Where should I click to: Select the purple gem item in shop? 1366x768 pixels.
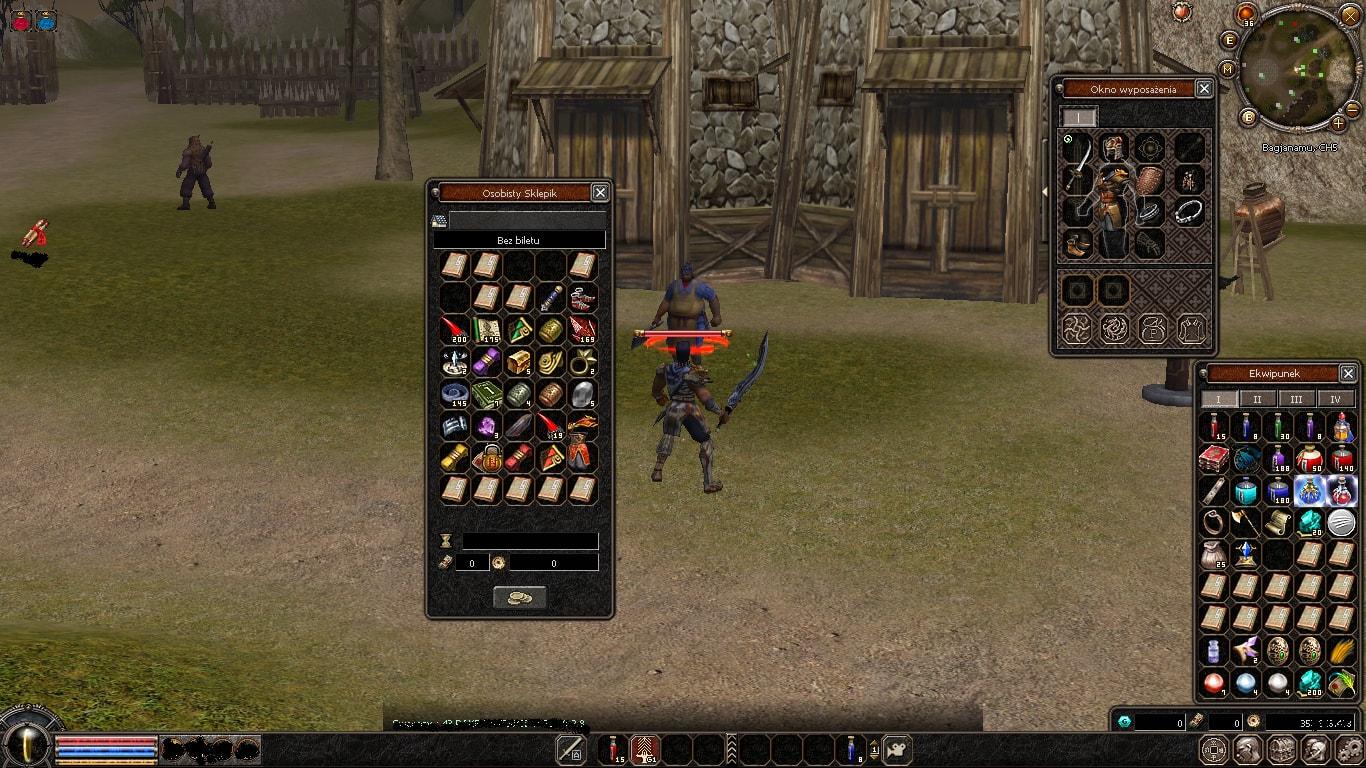tap(486, 427)
